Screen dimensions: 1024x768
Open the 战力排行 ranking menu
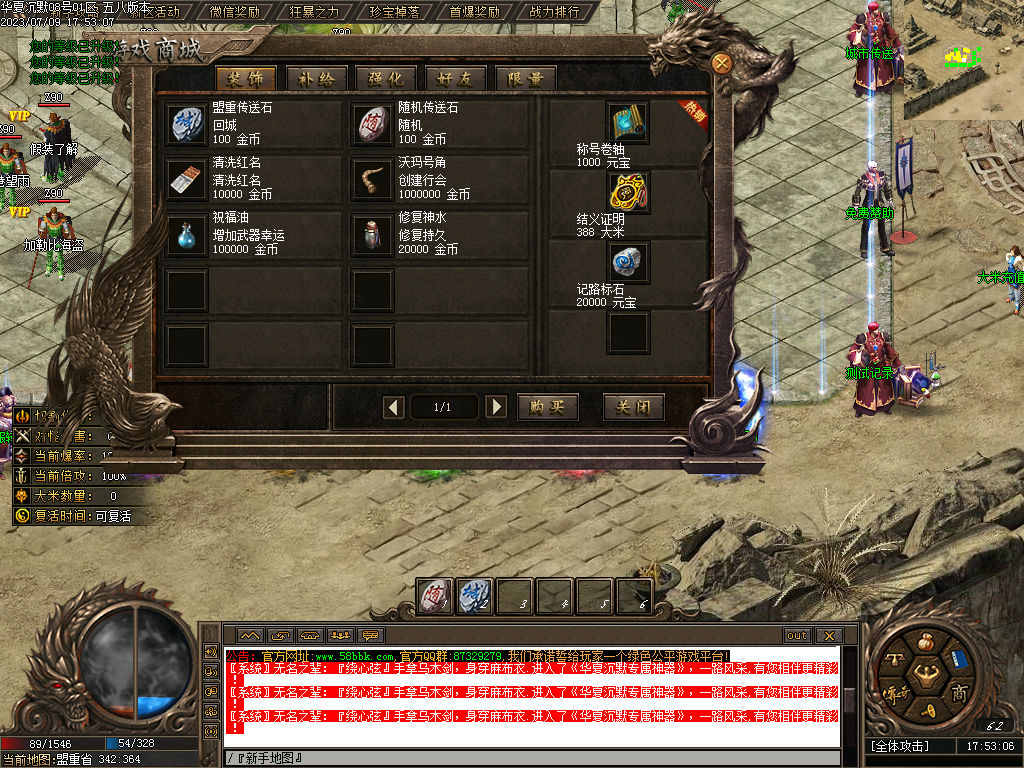554,12
